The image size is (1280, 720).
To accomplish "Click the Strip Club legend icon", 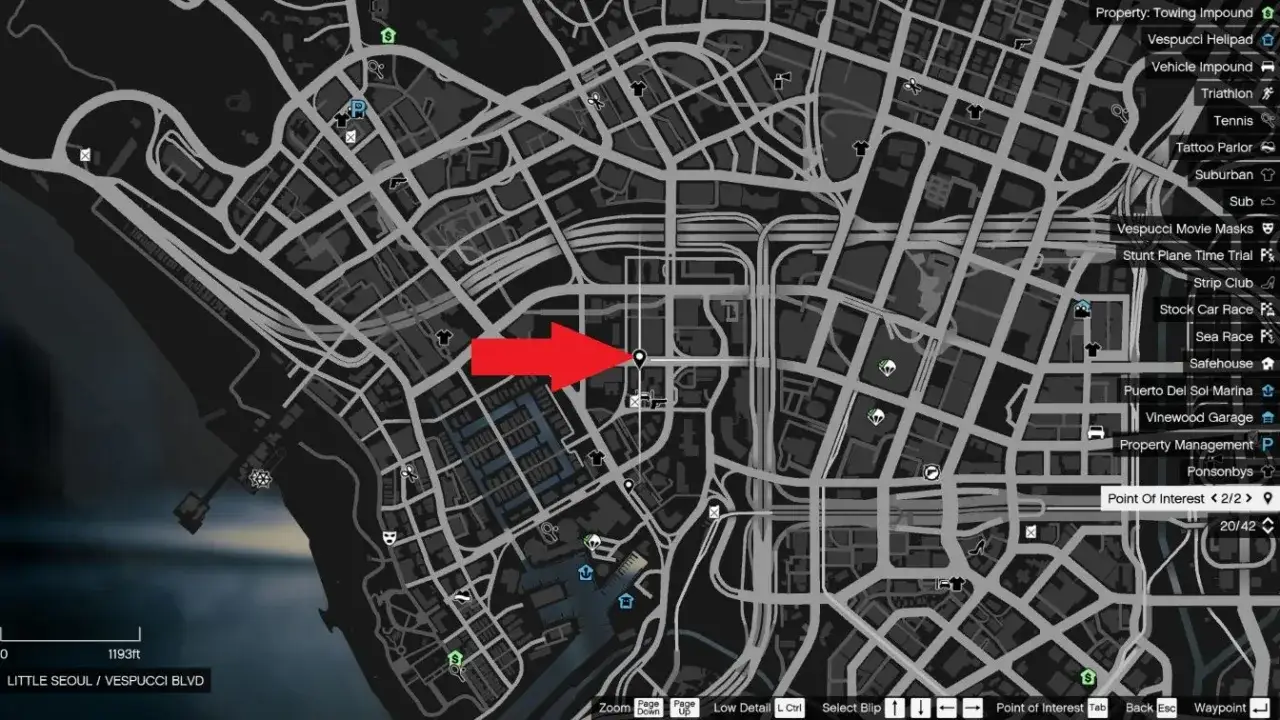I will [x=1267, y=282].
